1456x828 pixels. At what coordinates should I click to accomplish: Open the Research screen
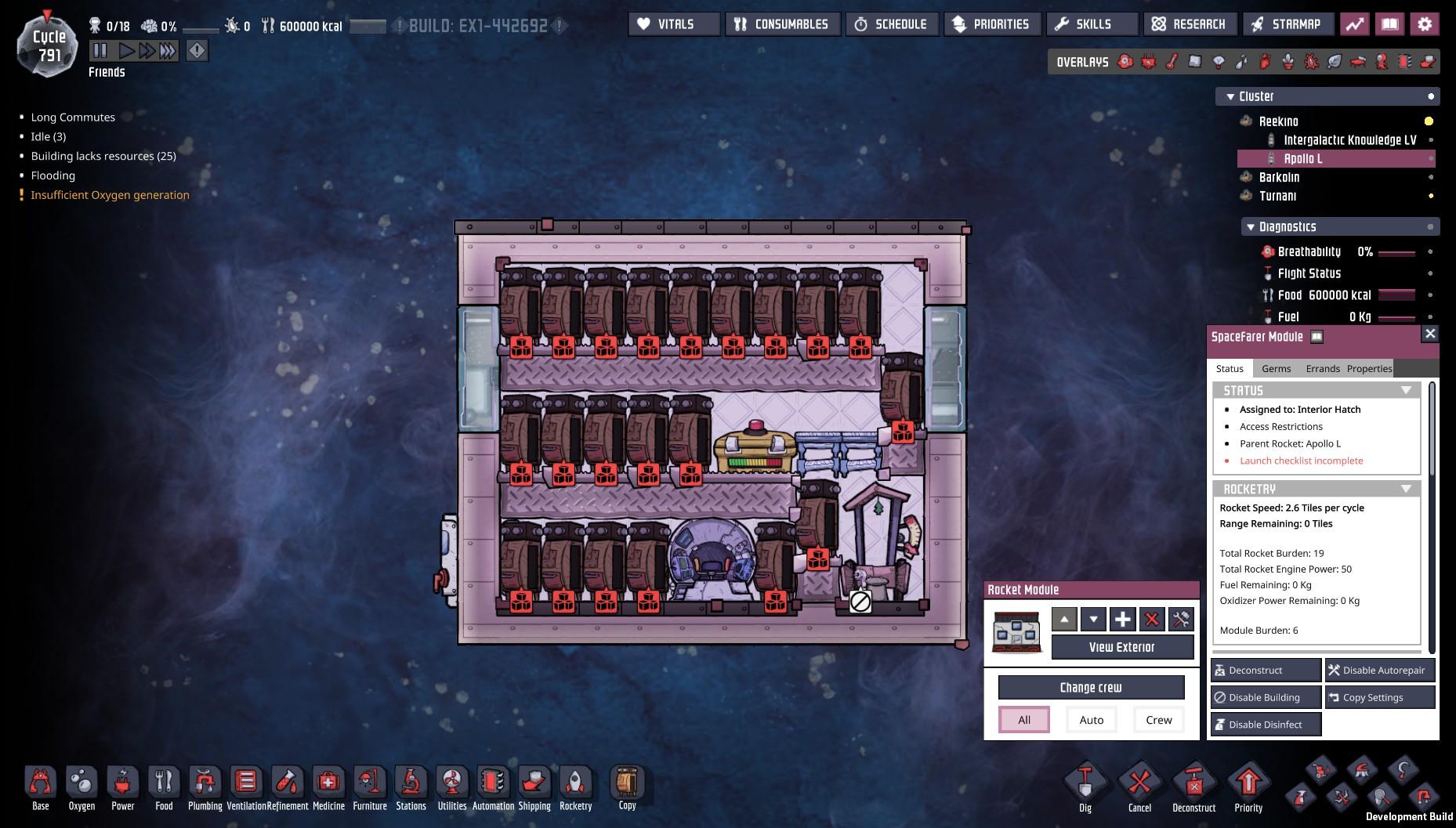pos(1190,24)
